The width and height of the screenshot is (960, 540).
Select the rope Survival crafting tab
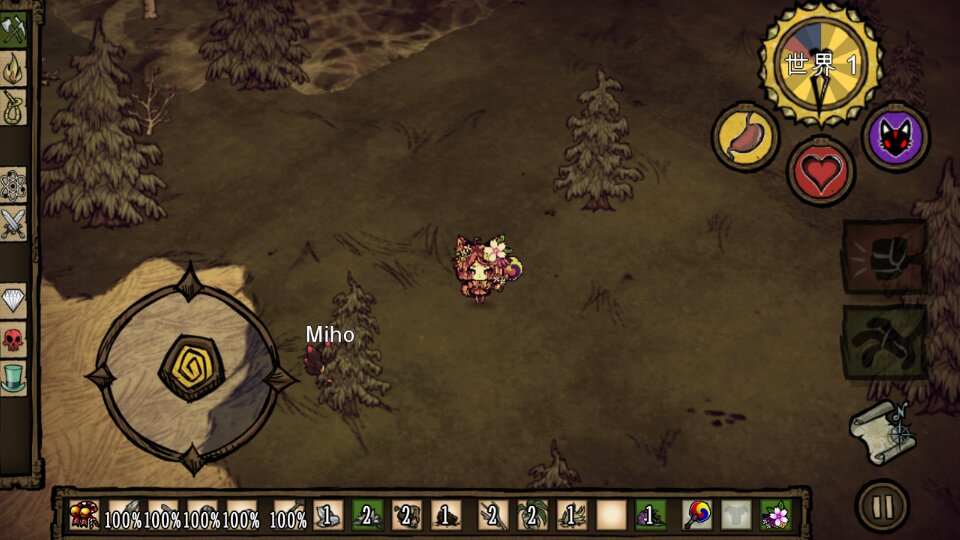(13, 106)
